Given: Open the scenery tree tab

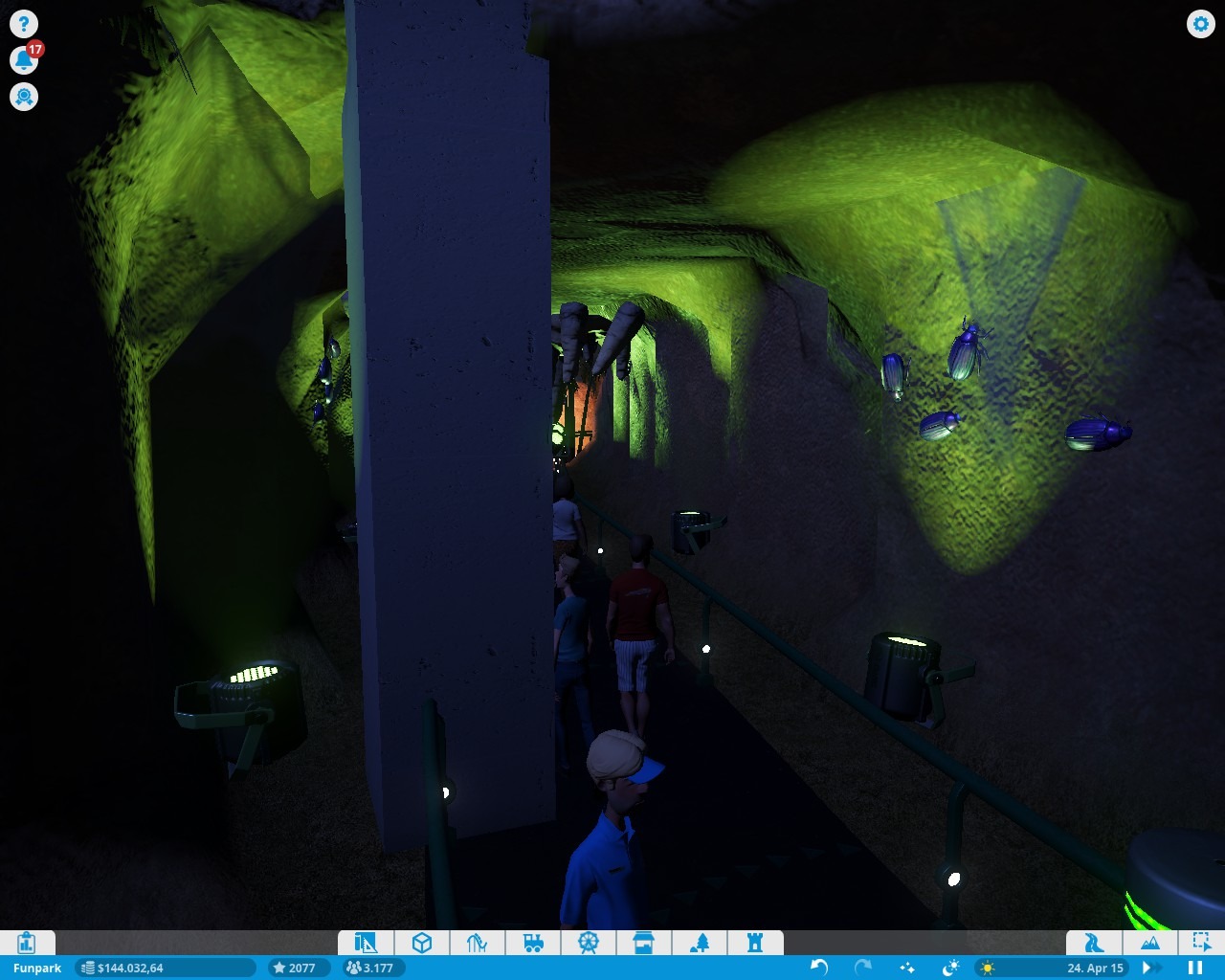Looking at the screenshot, I should [700, 943].
